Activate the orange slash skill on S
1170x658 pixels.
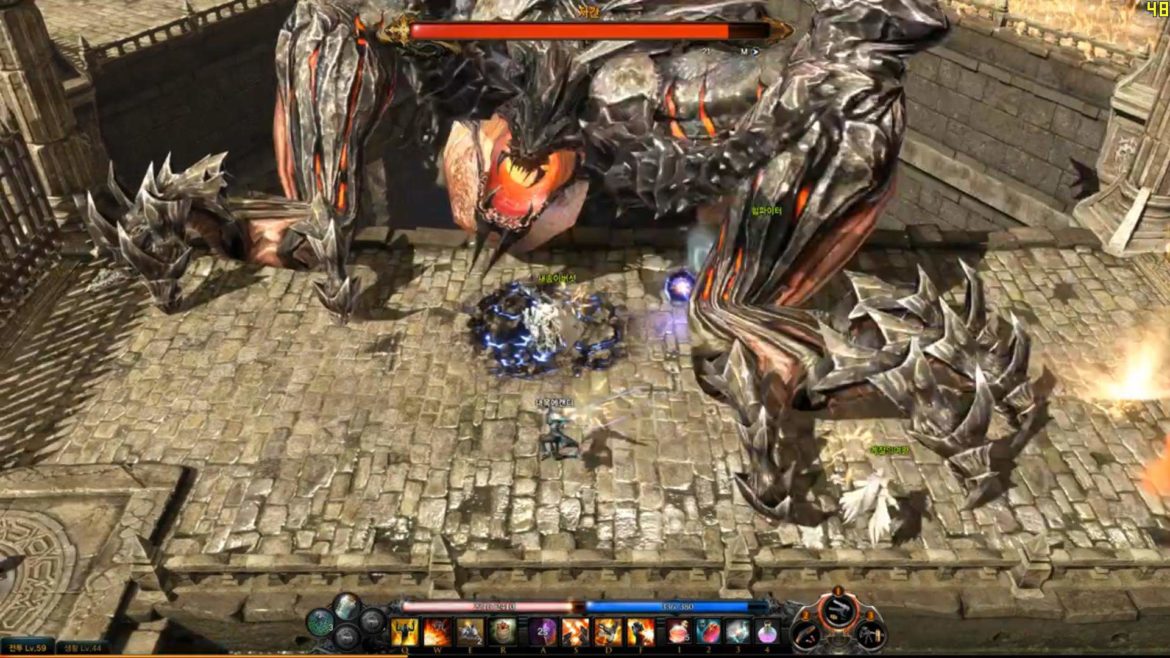pyautogui.click(x=575, y=632)
